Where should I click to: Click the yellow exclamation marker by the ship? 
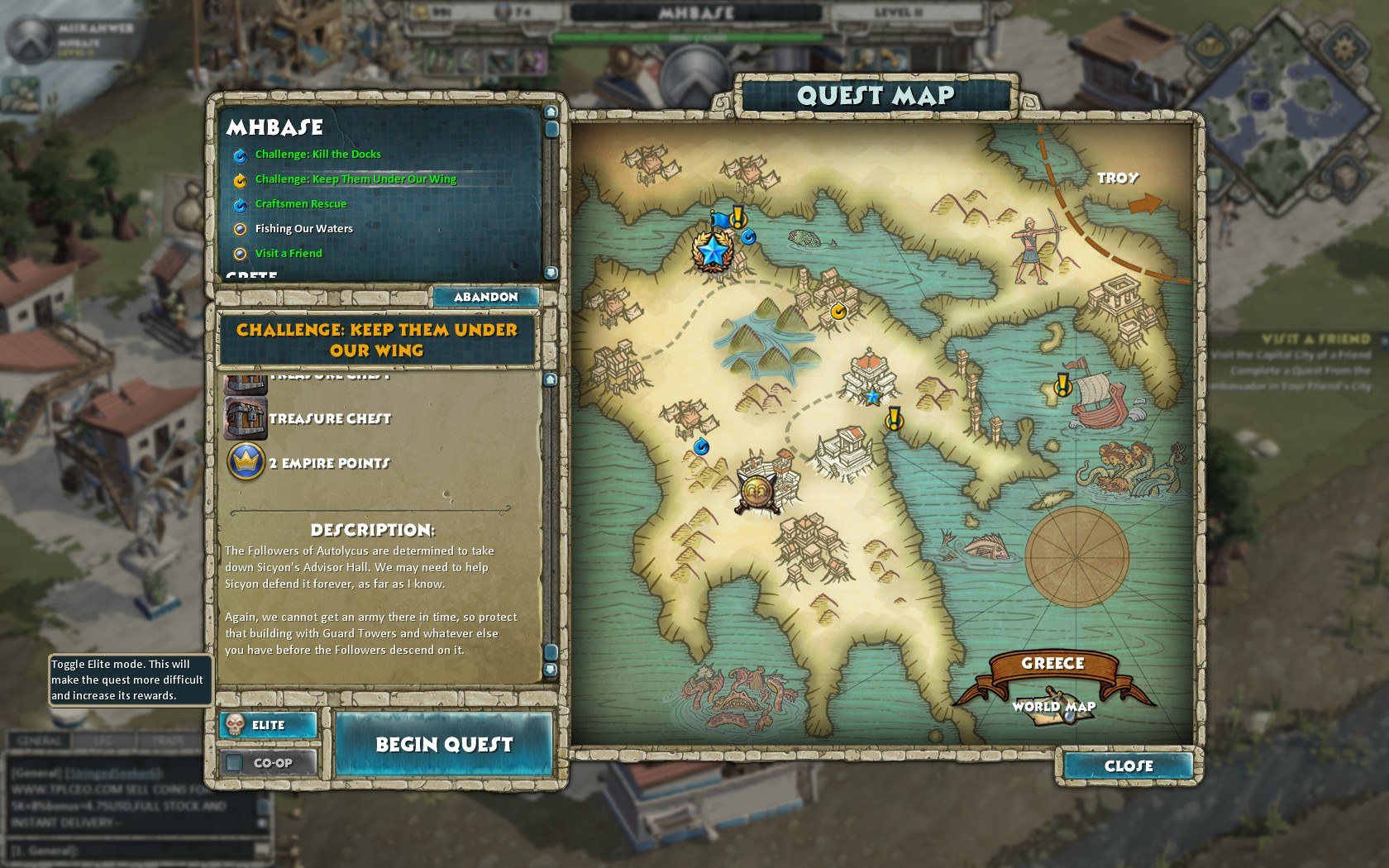click(1062, 384)
